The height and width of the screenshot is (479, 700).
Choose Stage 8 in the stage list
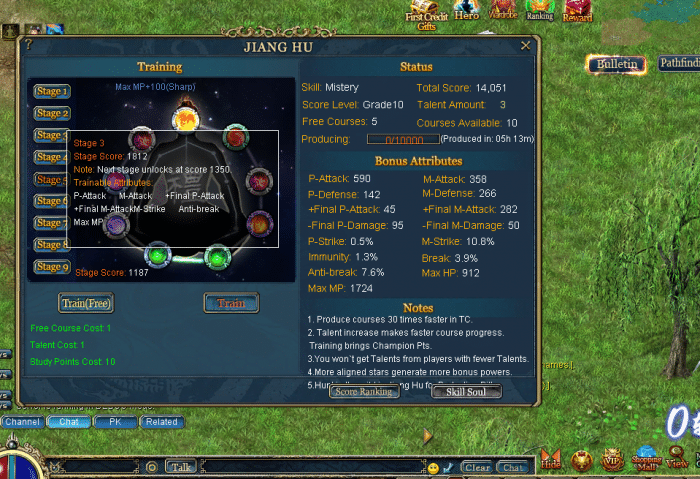52,245
